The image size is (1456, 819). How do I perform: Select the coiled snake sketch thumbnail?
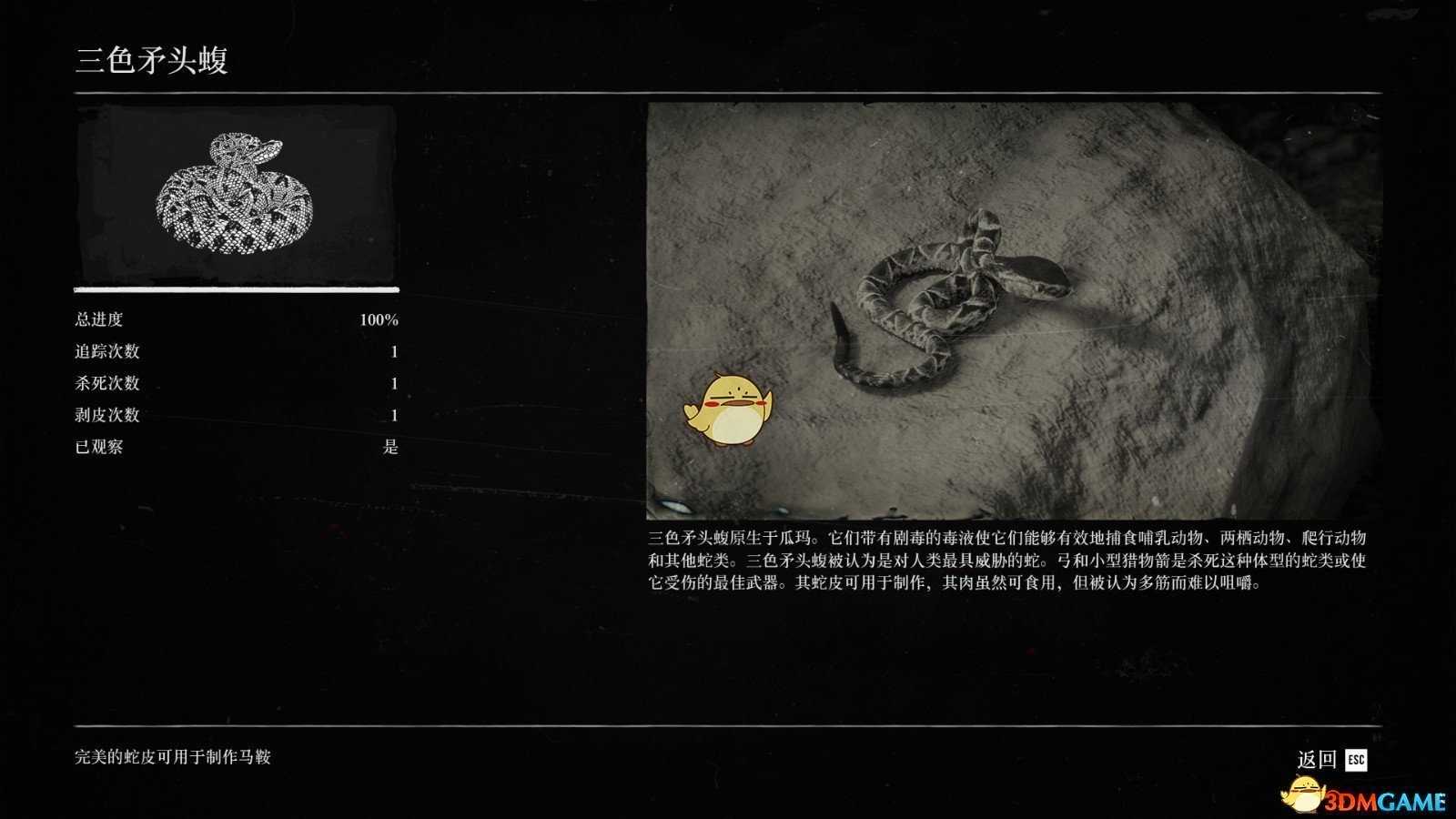(236, 193)
